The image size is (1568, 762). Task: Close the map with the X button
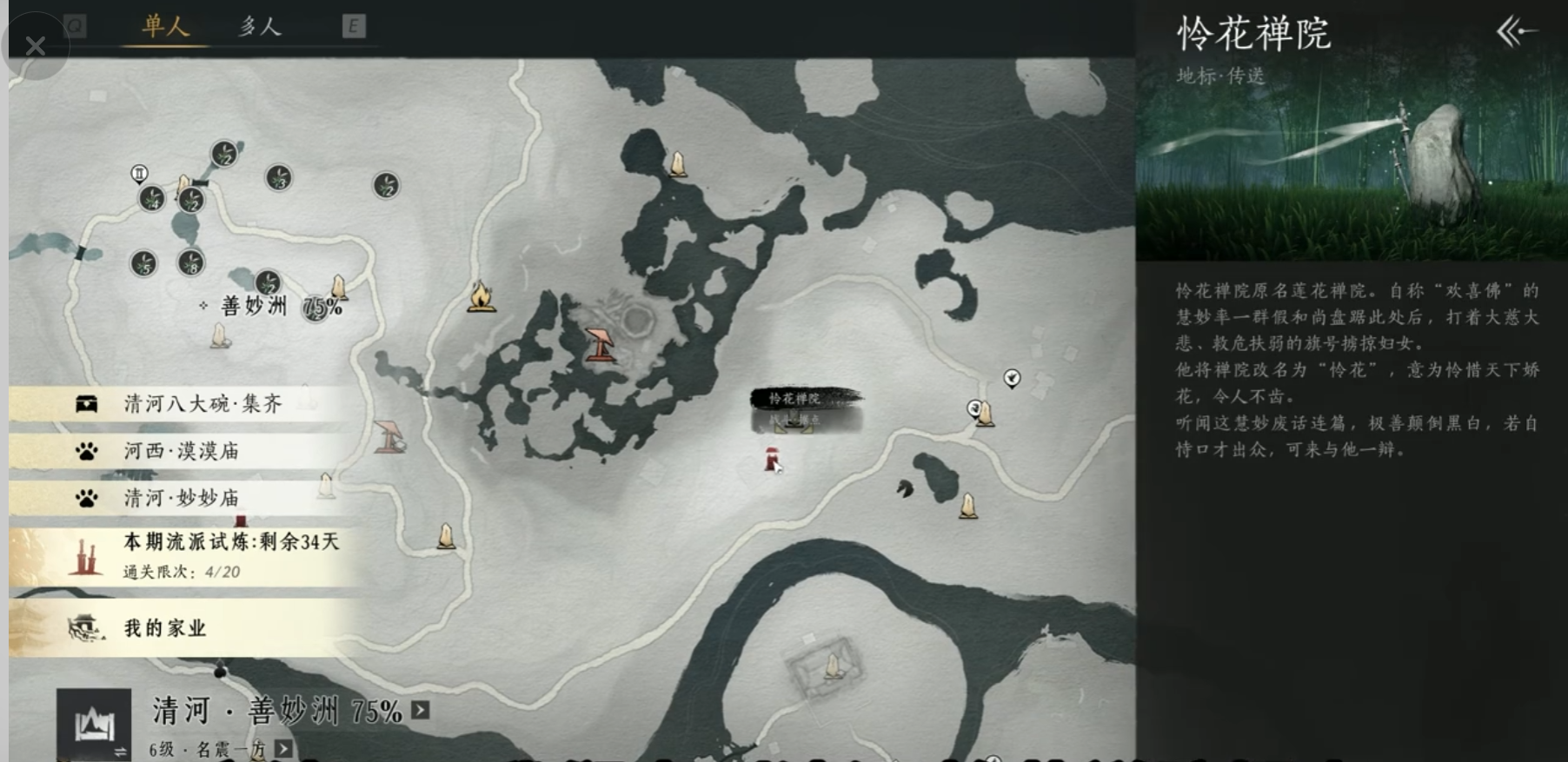(x=35, y=45)
